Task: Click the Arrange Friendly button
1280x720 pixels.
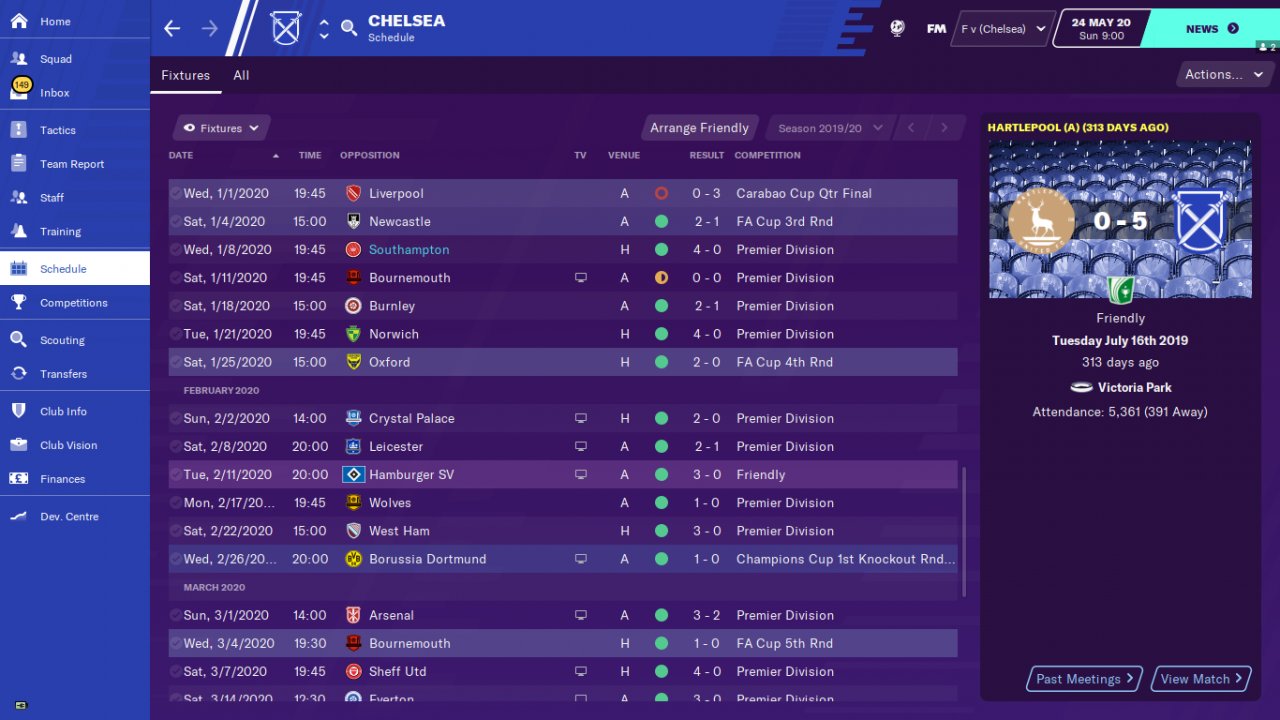Action: [x=699, y=128]
